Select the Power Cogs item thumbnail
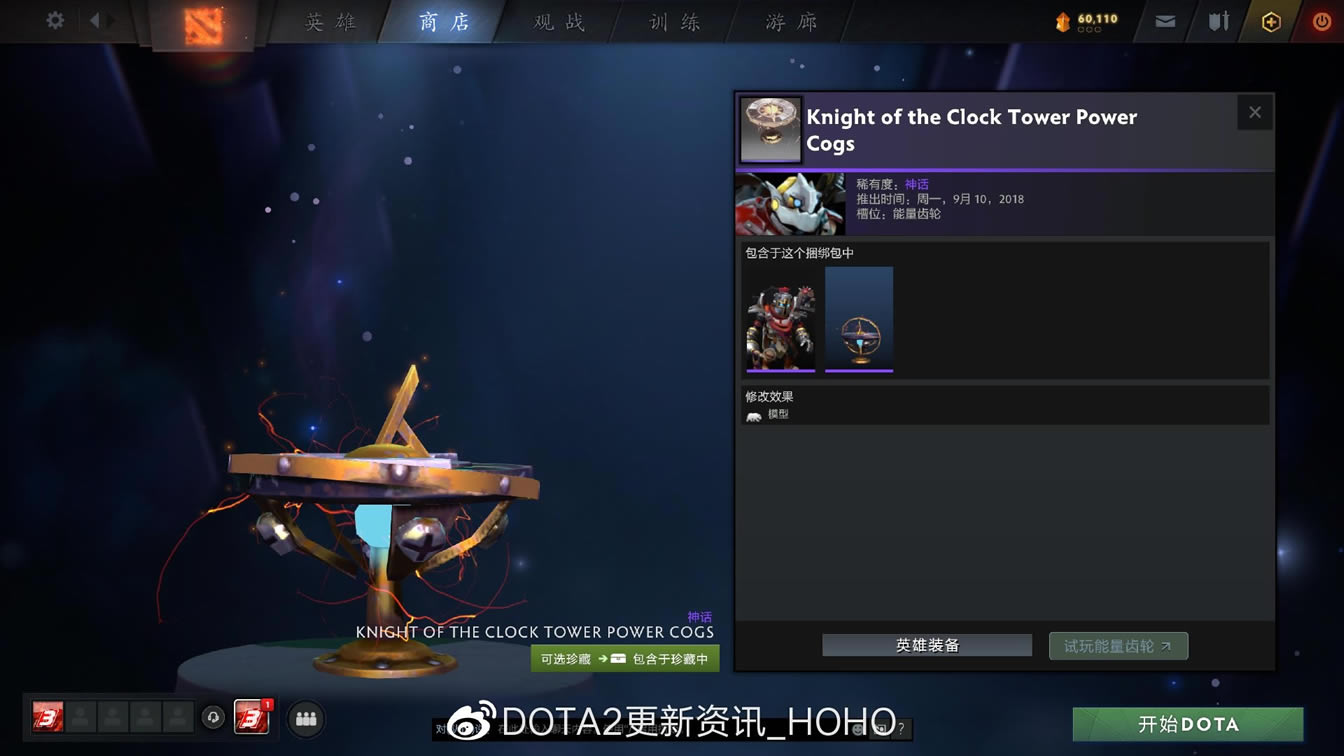 pyautogui.click(x=859, y=319)
